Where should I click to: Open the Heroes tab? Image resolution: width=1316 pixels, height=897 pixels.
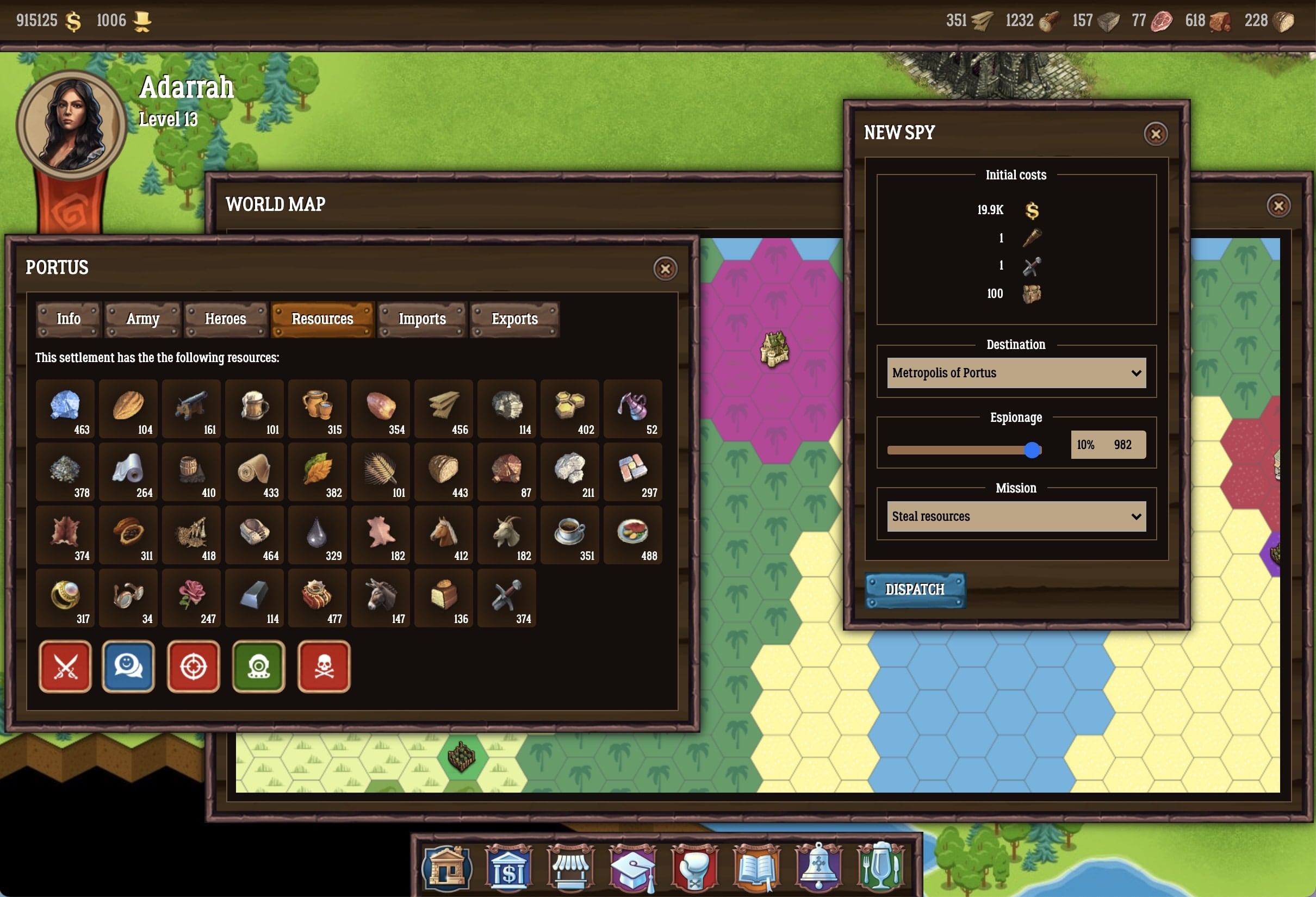pos(225,319)
